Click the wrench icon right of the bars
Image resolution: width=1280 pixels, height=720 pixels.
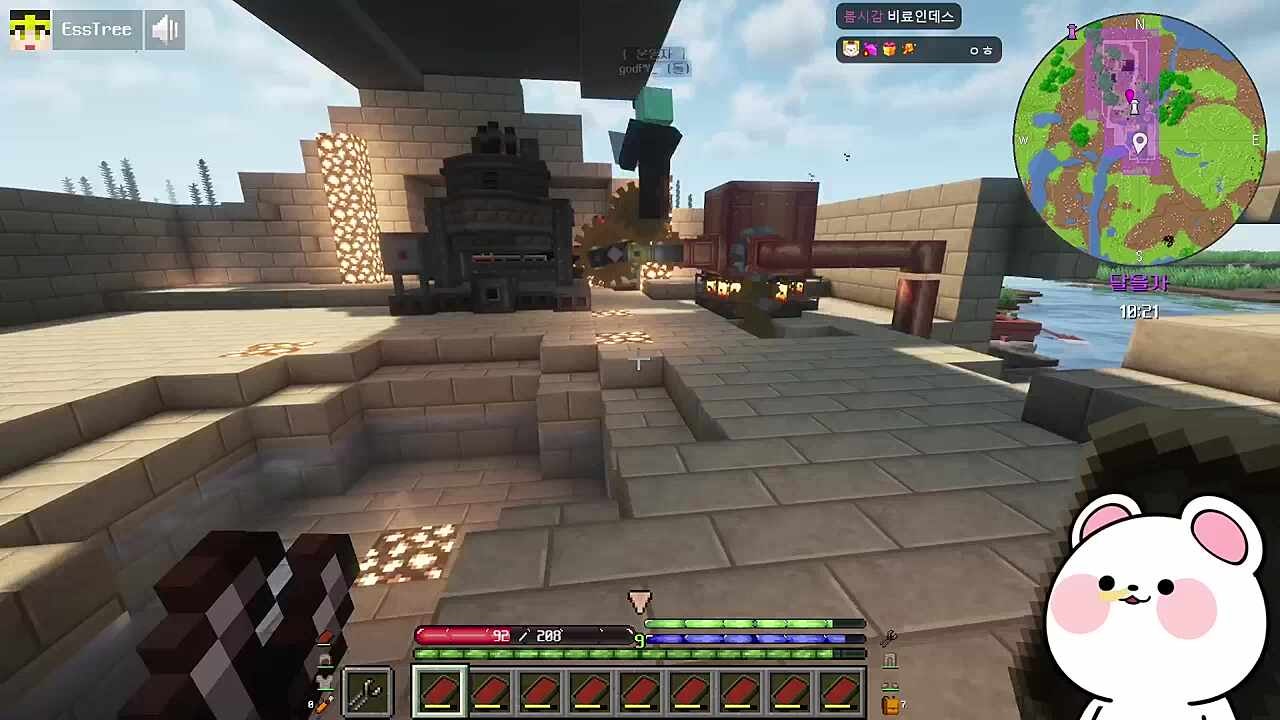[x=888, y=637]
